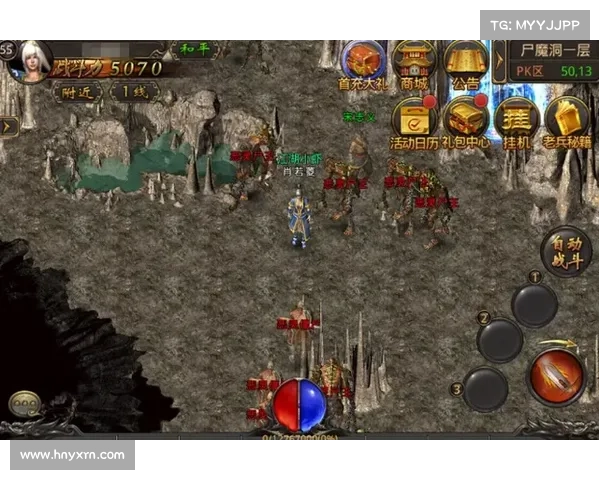This screenshot has width=600, height=480.
Task: Tap empty skill slot number 2
Action: tap(499, 340)
